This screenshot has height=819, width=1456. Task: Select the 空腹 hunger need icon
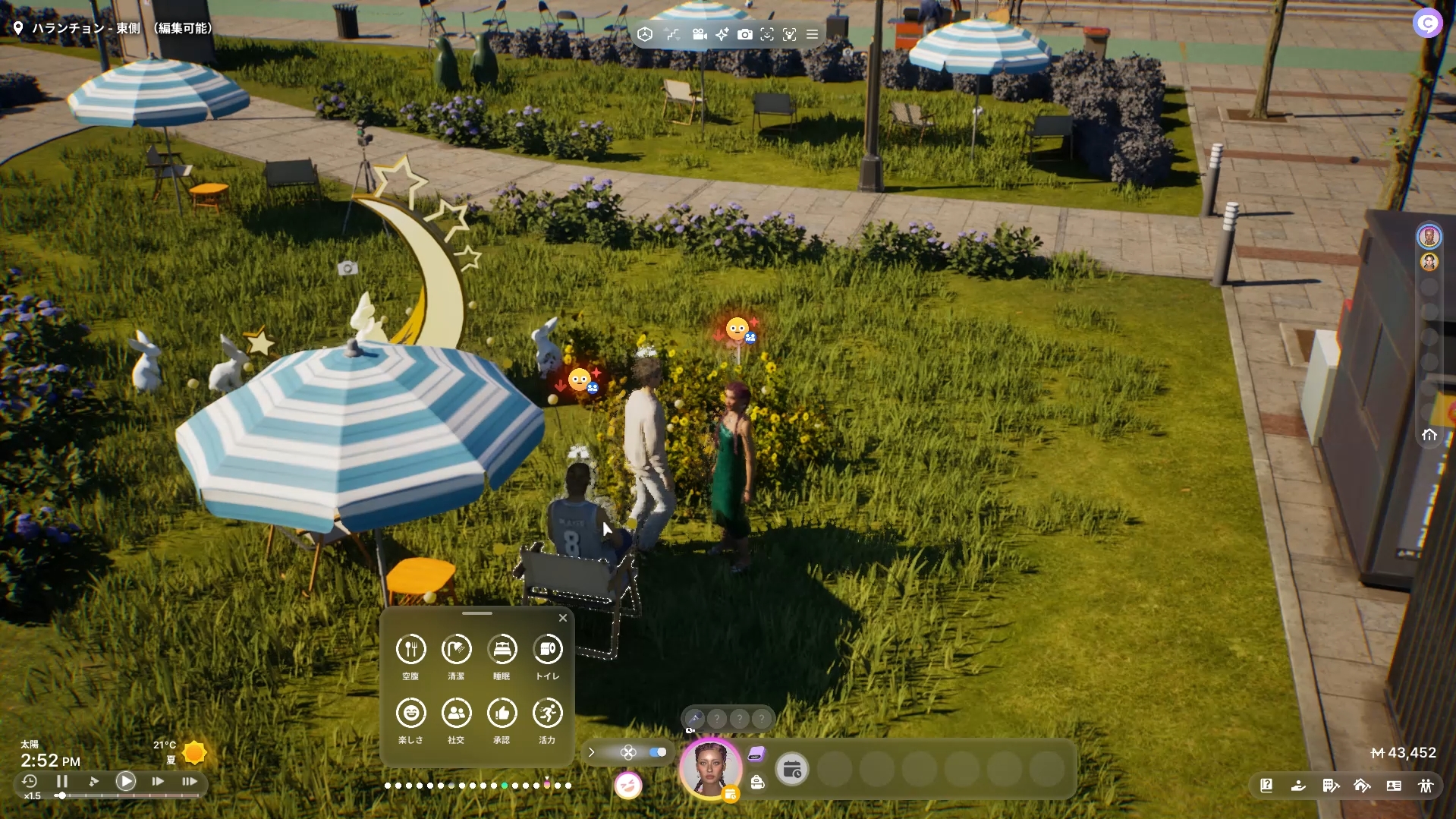coord(410,649)
